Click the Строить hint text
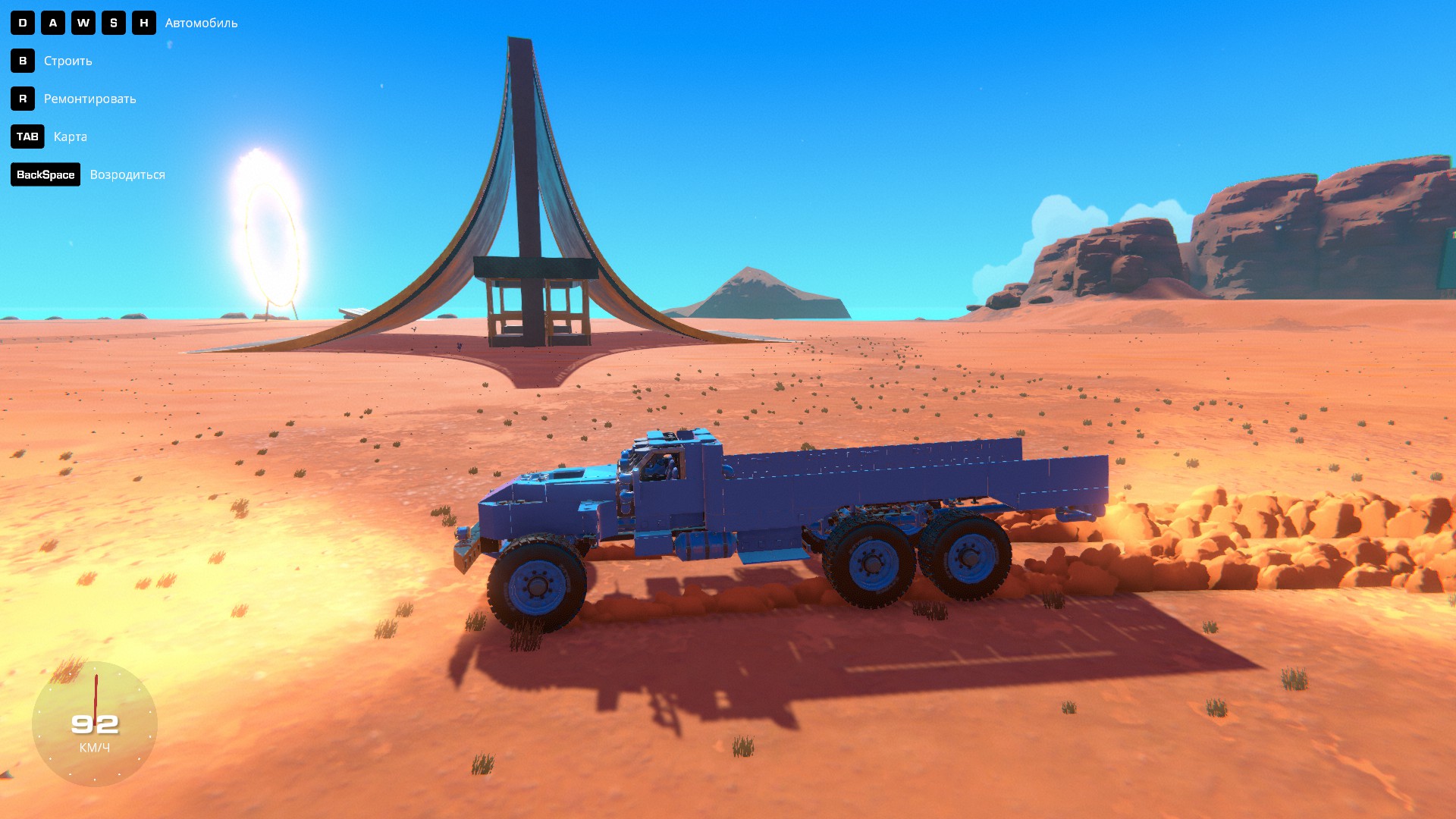Screen dimensions: 1456x819 [67, 61]
